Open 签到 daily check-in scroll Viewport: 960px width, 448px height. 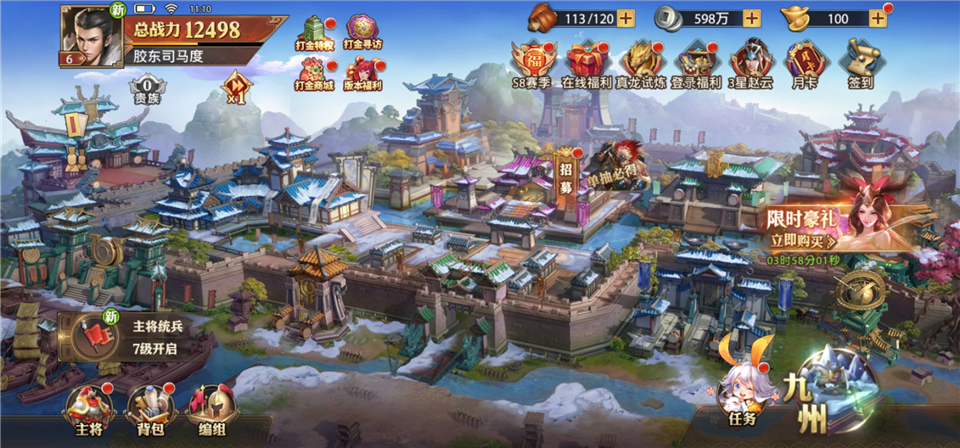tap(858, 64)
